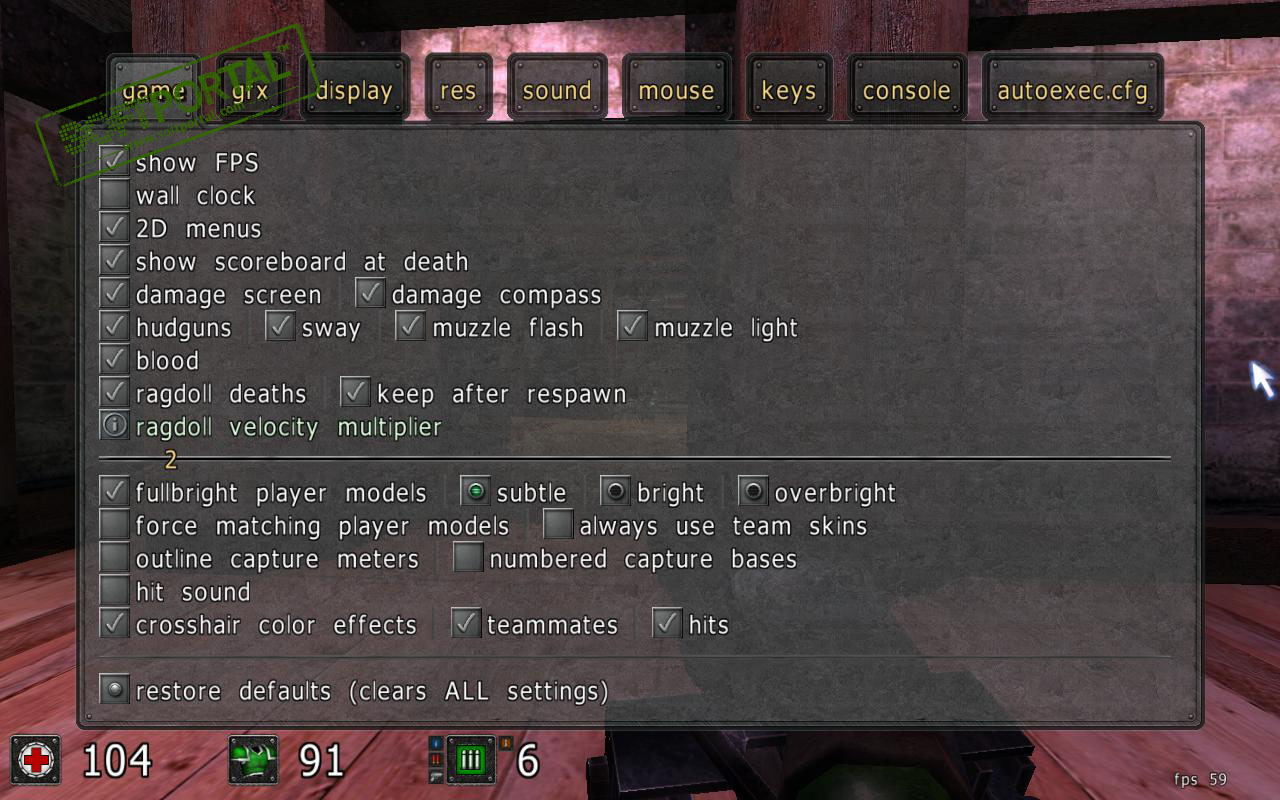This screenshot has width=1280, height=800.
Task: Turn off the muzzle flash option
Action: click(411, 327)
